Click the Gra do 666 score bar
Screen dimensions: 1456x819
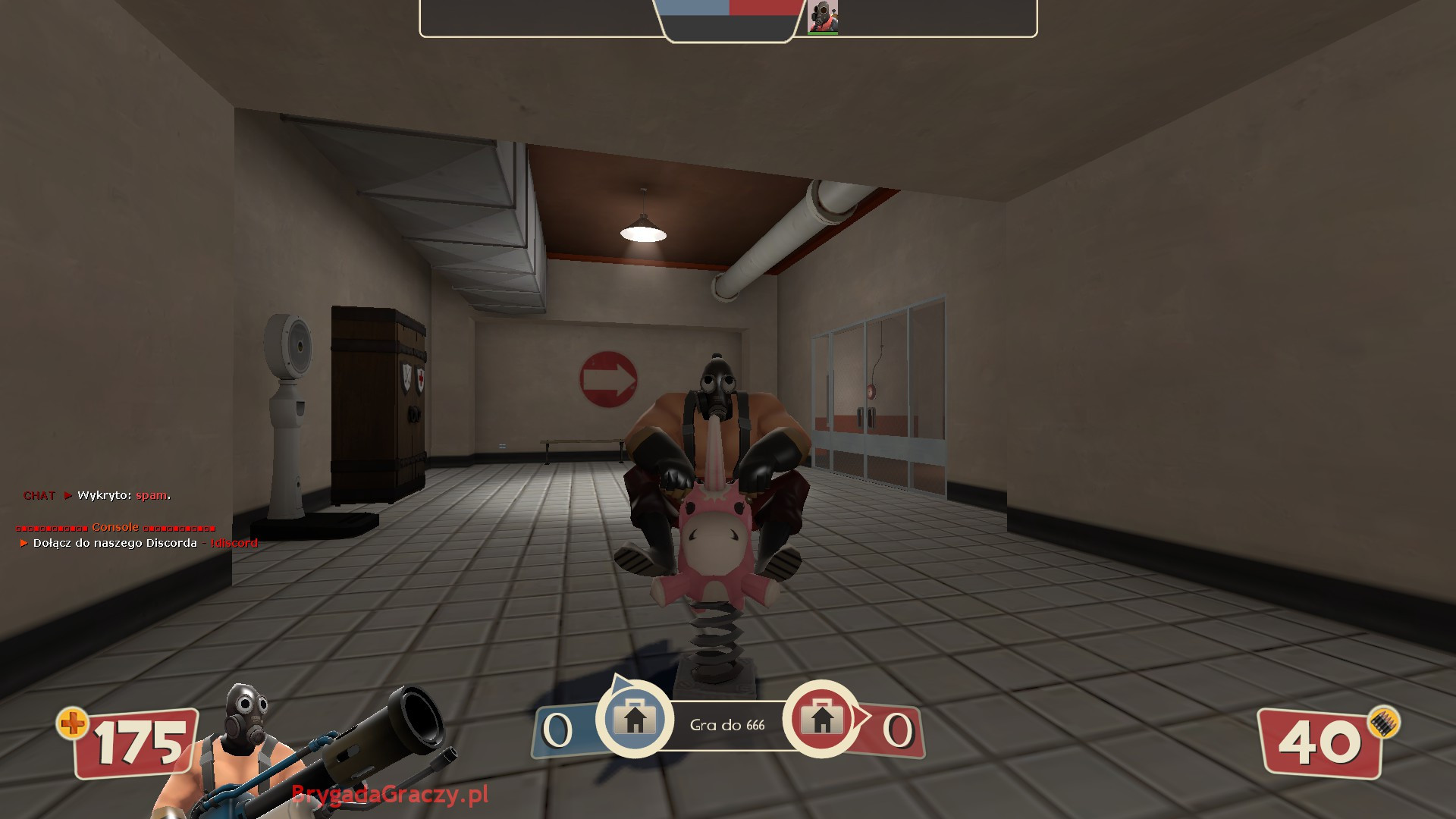tap(726, 724)
